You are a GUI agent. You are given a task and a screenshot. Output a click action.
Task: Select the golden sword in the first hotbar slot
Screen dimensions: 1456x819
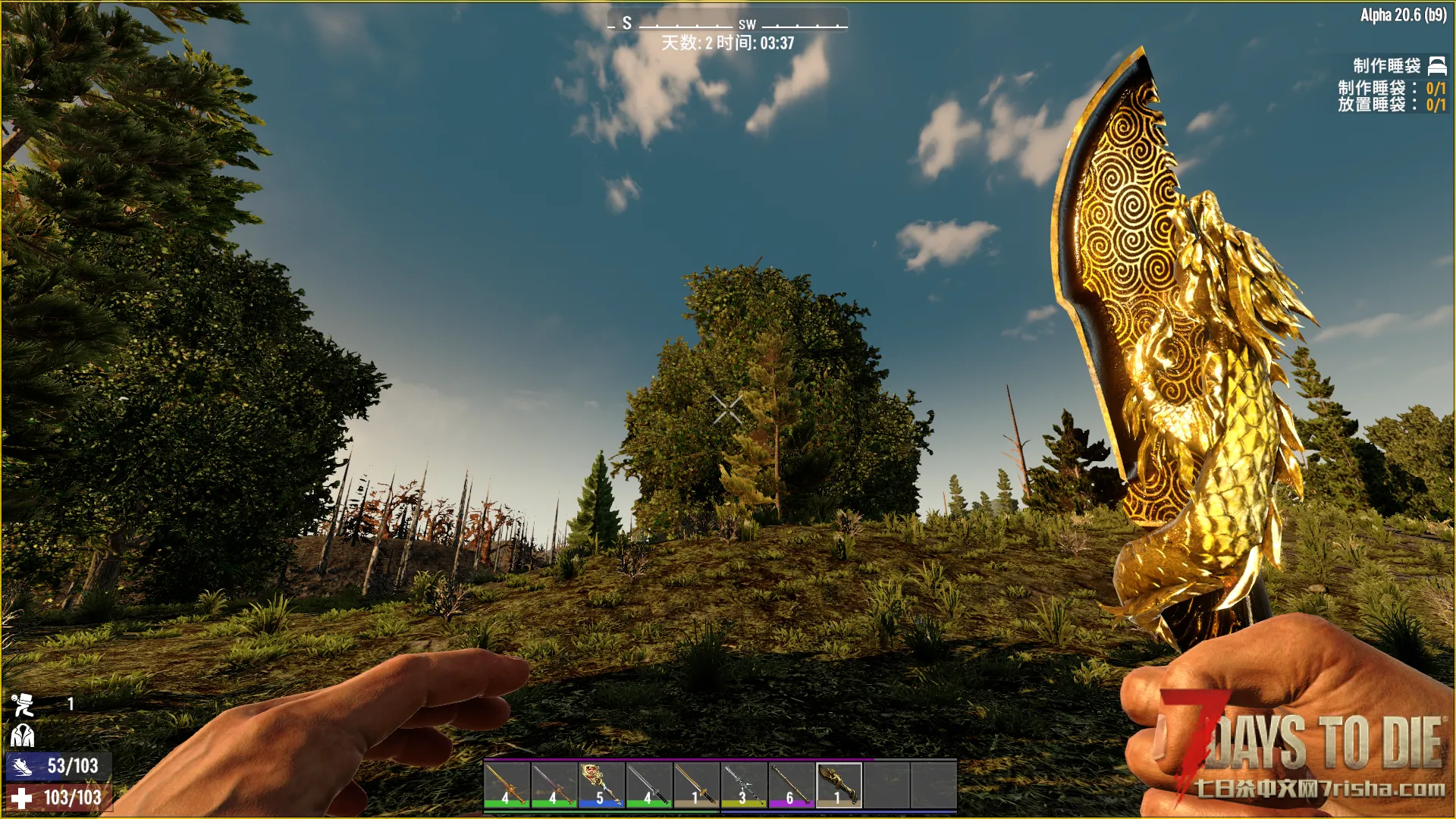[x=507, y=784]
